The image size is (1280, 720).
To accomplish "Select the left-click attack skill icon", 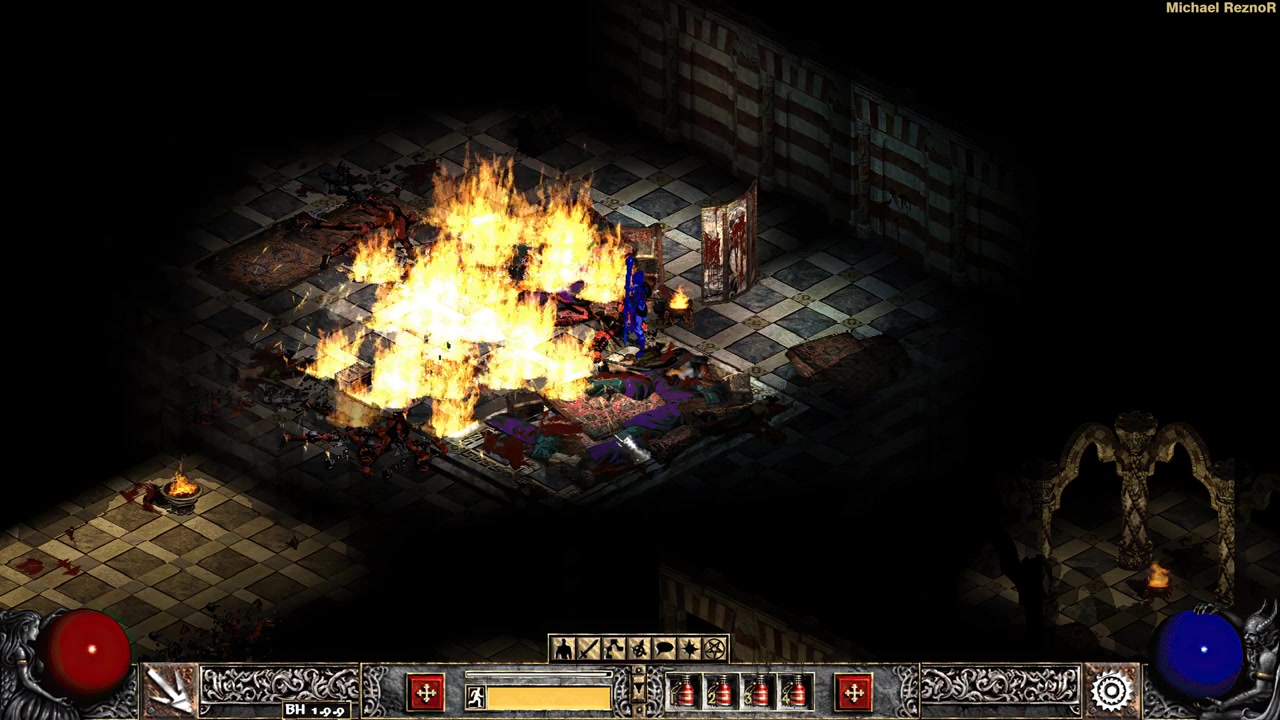I will (169, 690).
